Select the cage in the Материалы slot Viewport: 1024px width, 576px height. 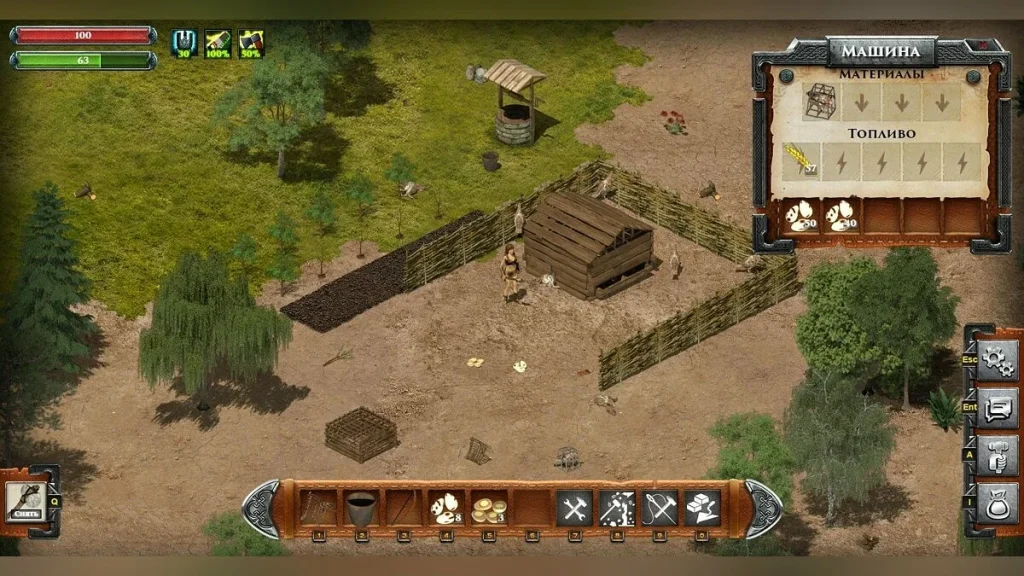pos(820,102)
